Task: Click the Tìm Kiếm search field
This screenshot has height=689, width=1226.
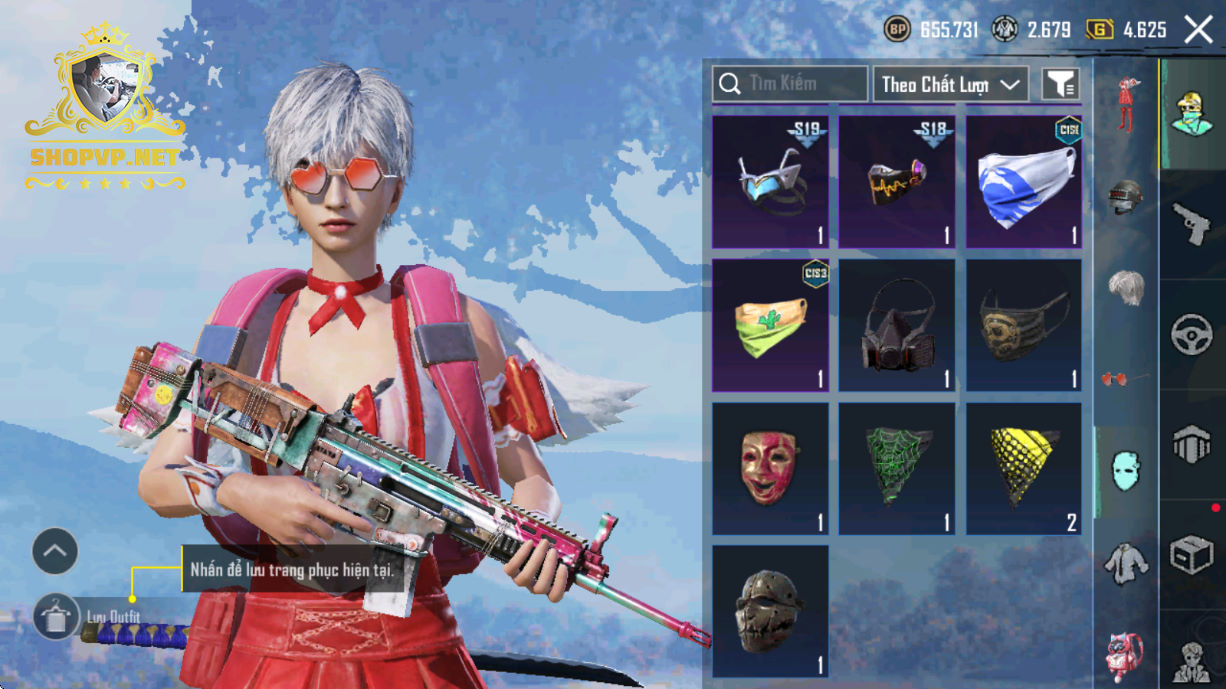Action: coord(790,84)
